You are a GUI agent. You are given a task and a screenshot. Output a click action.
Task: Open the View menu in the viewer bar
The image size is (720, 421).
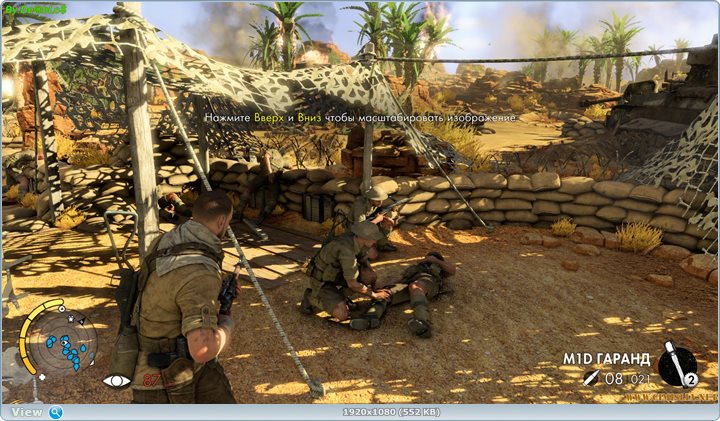click(27, 412)
